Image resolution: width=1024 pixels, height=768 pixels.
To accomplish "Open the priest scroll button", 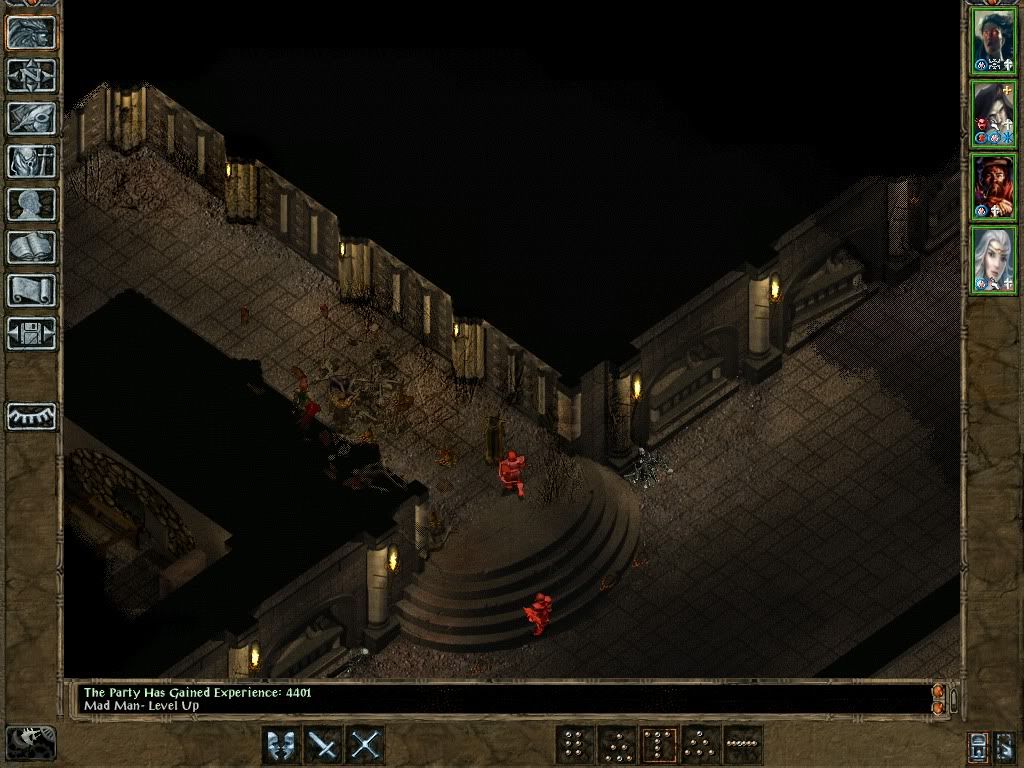I will 32,290.
